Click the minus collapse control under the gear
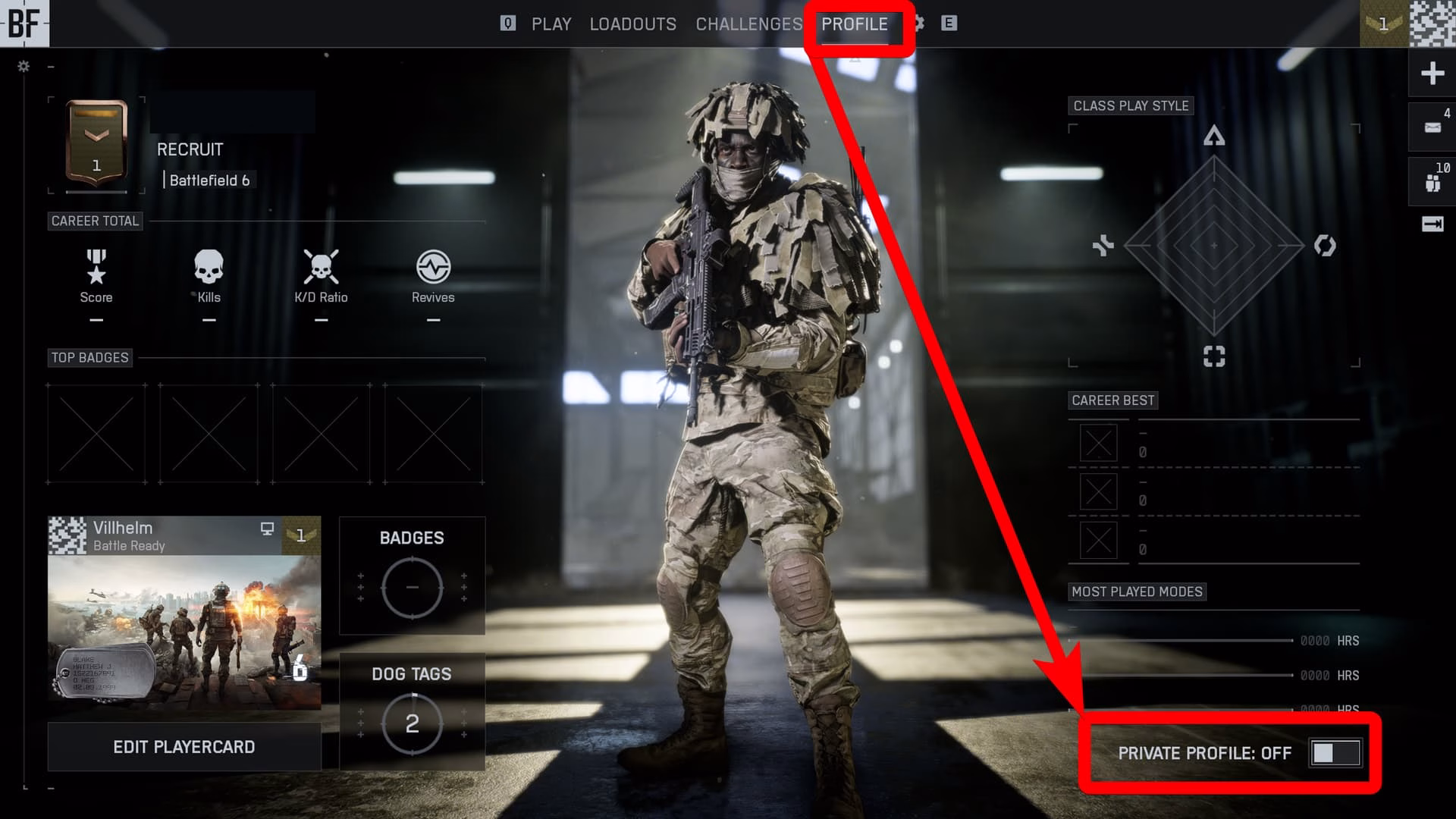The width and height of the screenshot is (1456, 819). (52, 67)
